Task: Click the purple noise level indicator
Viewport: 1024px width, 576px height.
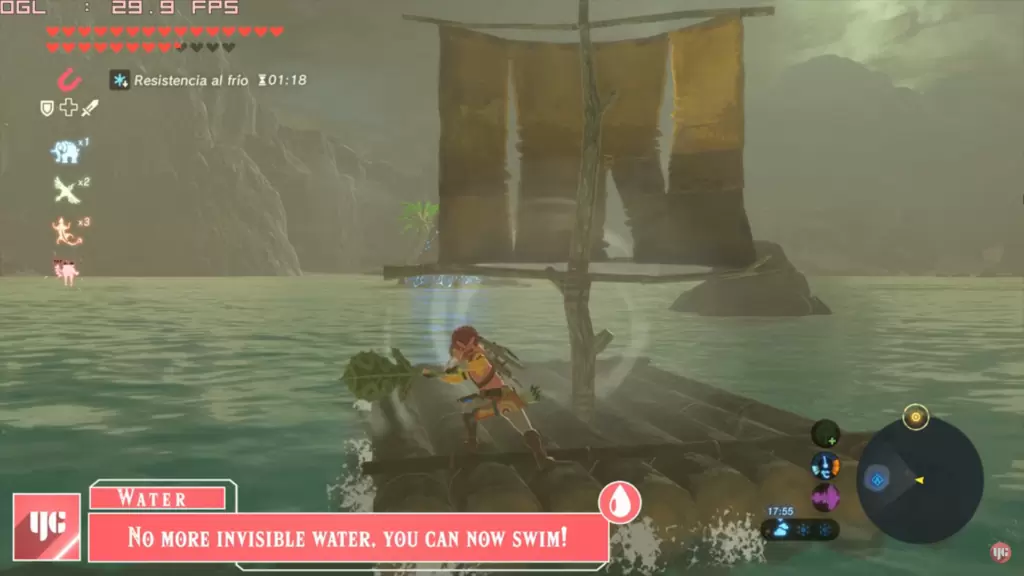Action: coord(825,497)
